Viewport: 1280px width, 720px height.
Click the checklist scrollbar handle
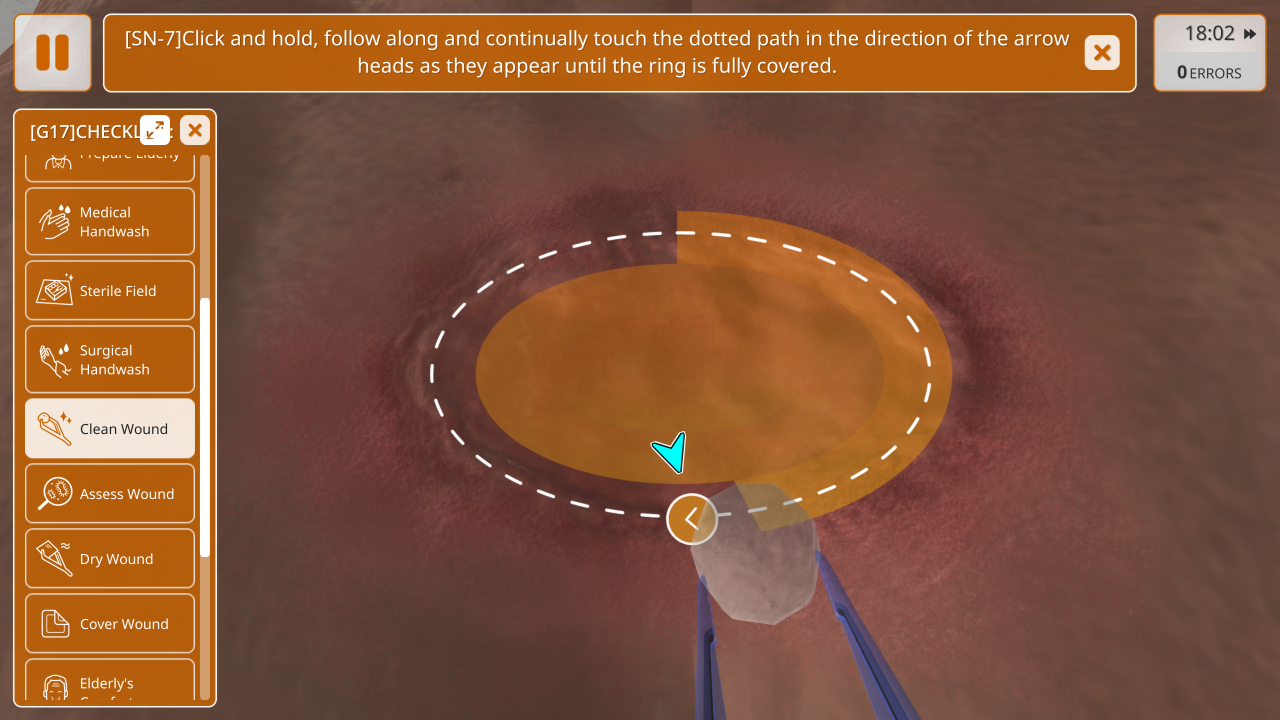point(205,427)
